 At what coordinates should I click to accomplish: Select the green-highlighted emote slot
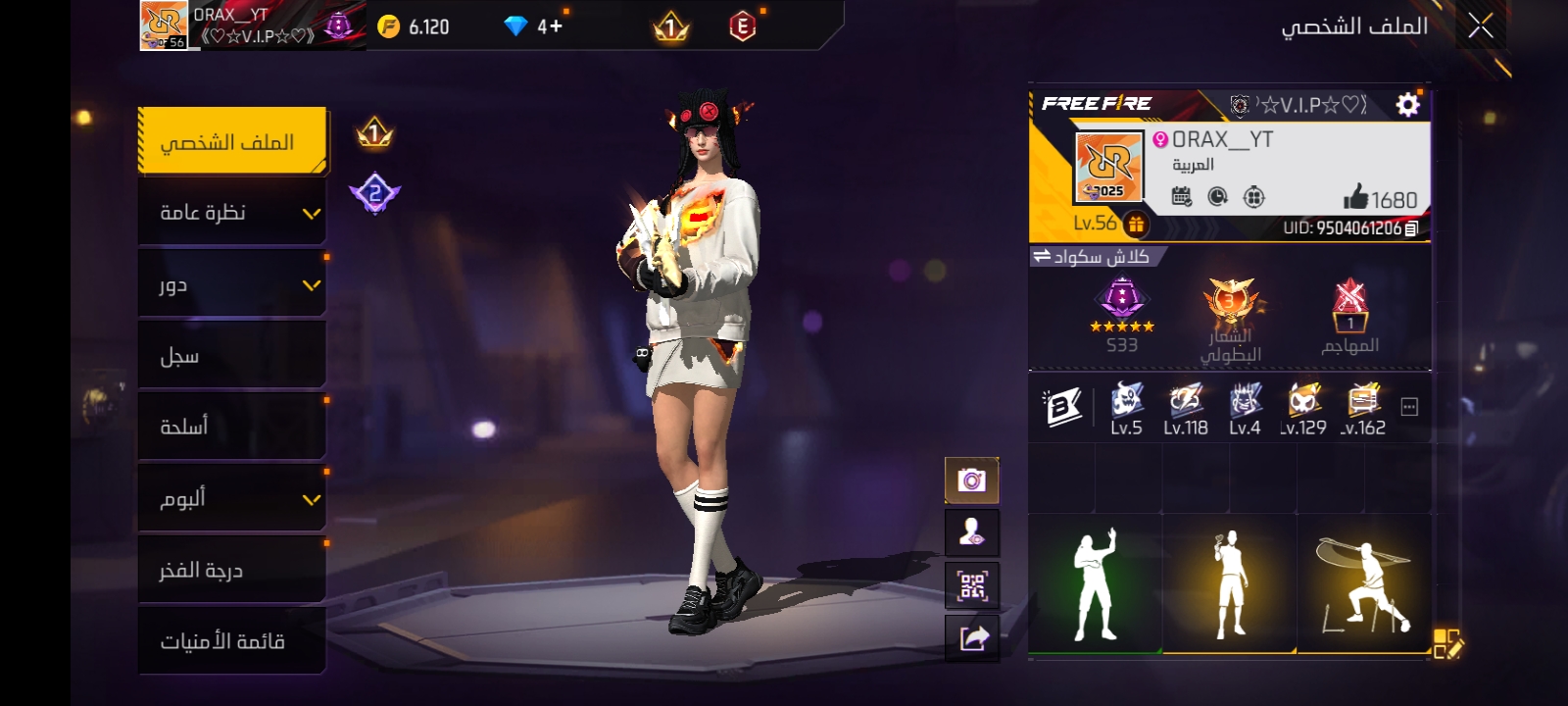[1095, 584]
